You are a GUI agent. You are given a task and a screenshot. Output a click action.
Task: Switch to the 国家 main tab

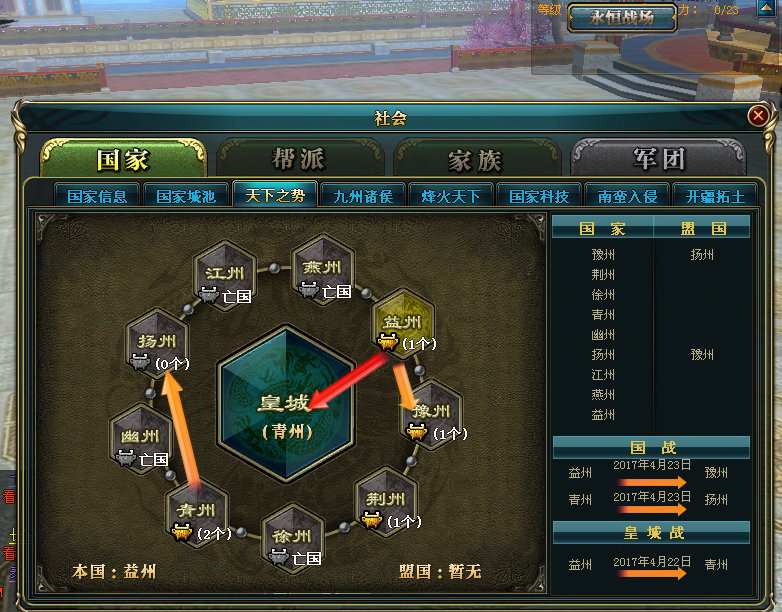[123, 159]
